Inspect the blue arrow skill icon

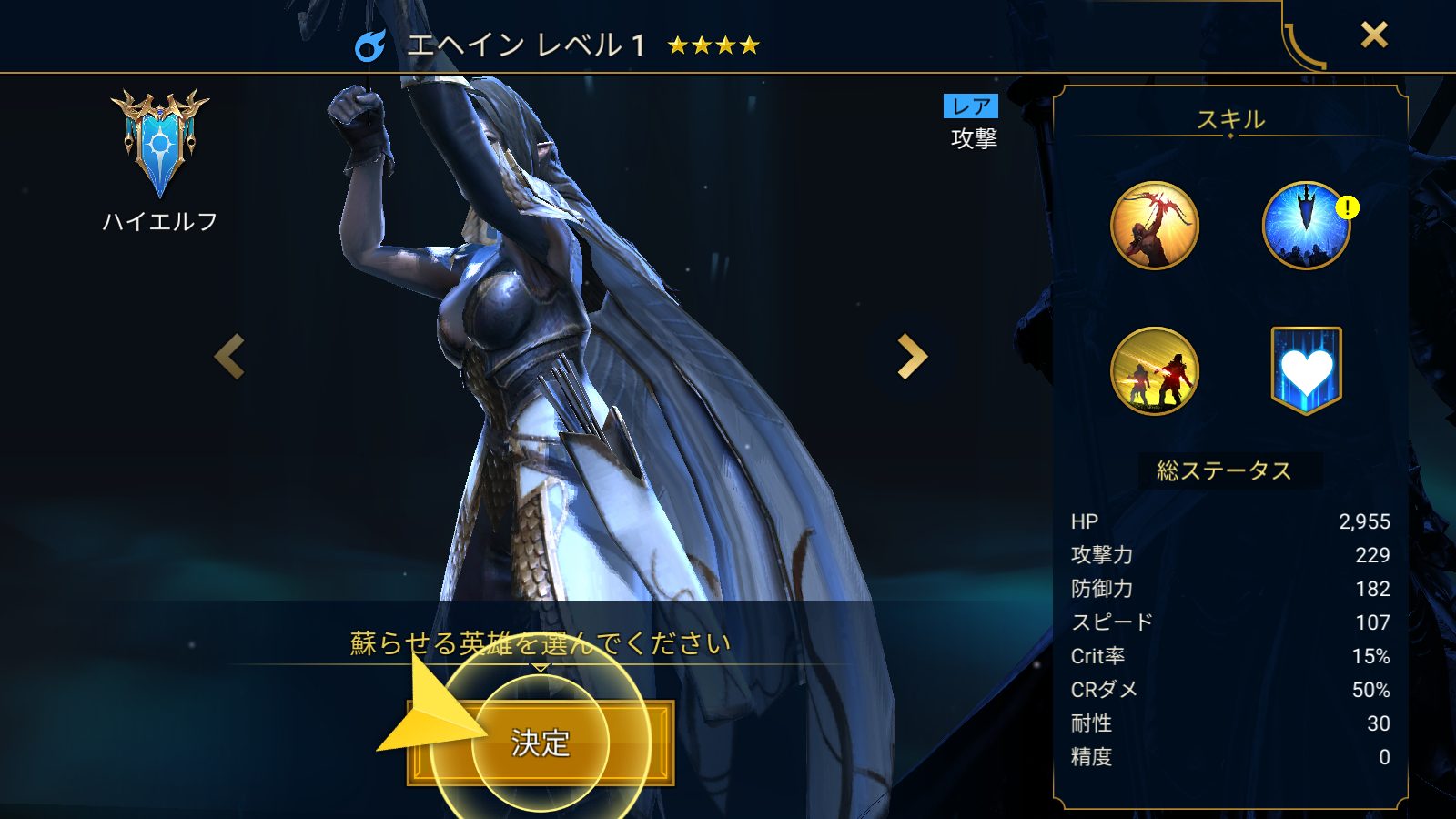(x=1306, y=226)
